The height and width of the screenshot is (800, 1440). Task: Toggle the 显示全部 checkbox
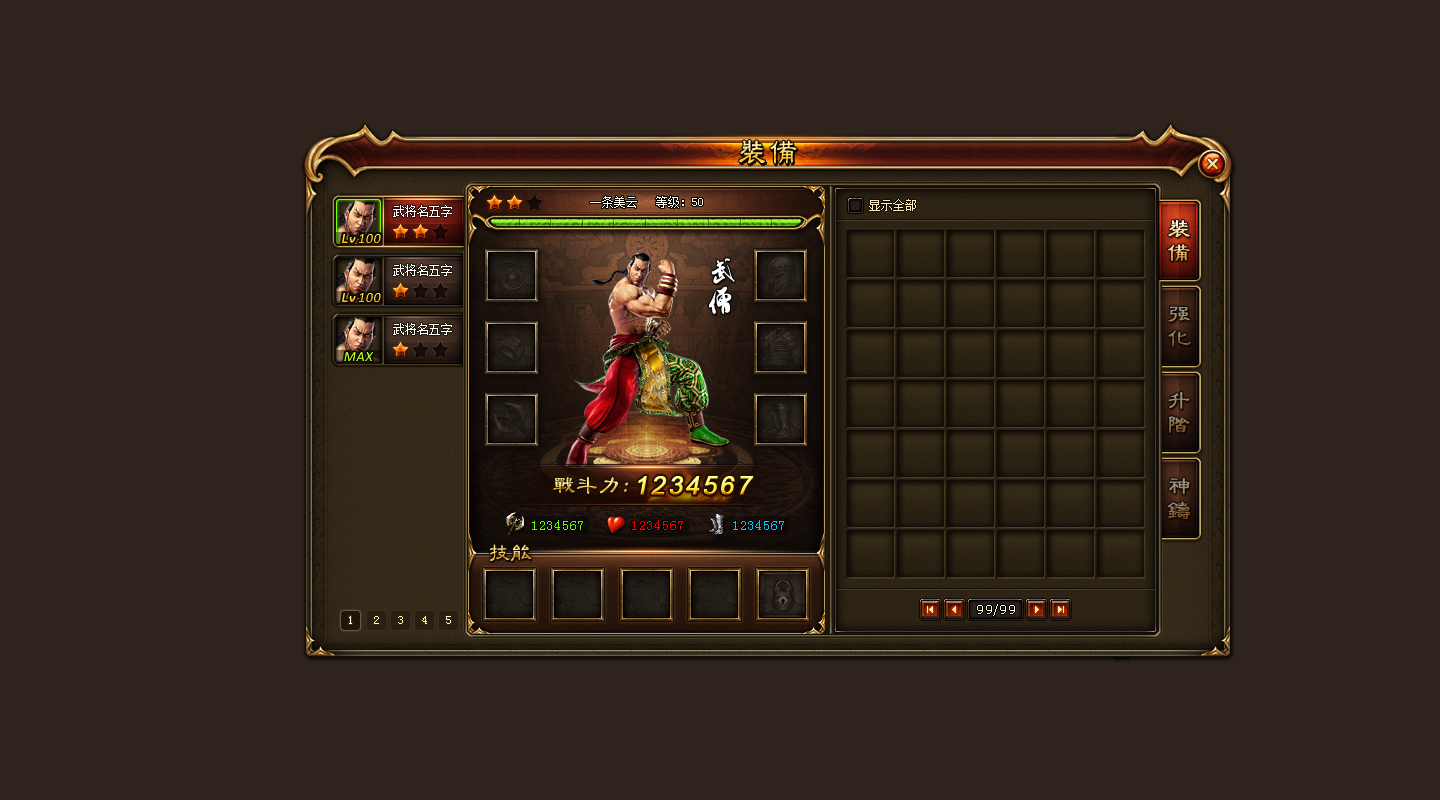(x=855, y=206)
